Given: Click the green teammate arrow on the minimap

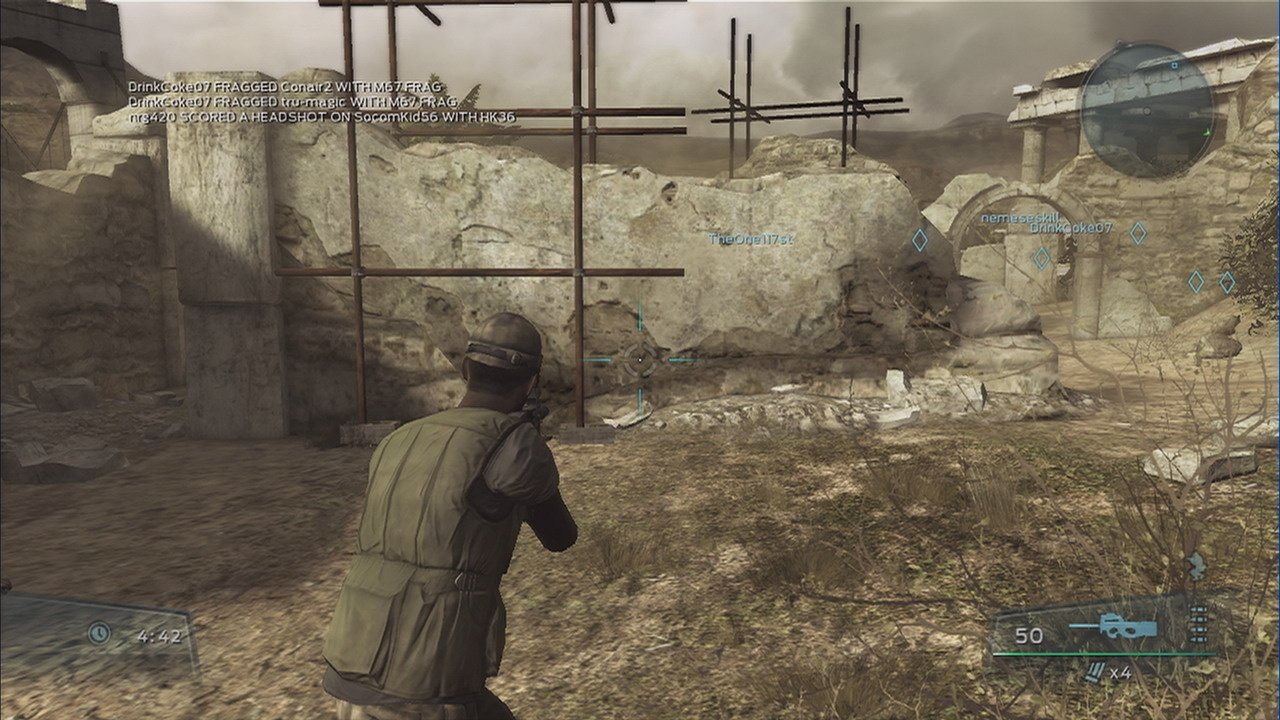Looking at the screenshot, I should pos(1208,132).
